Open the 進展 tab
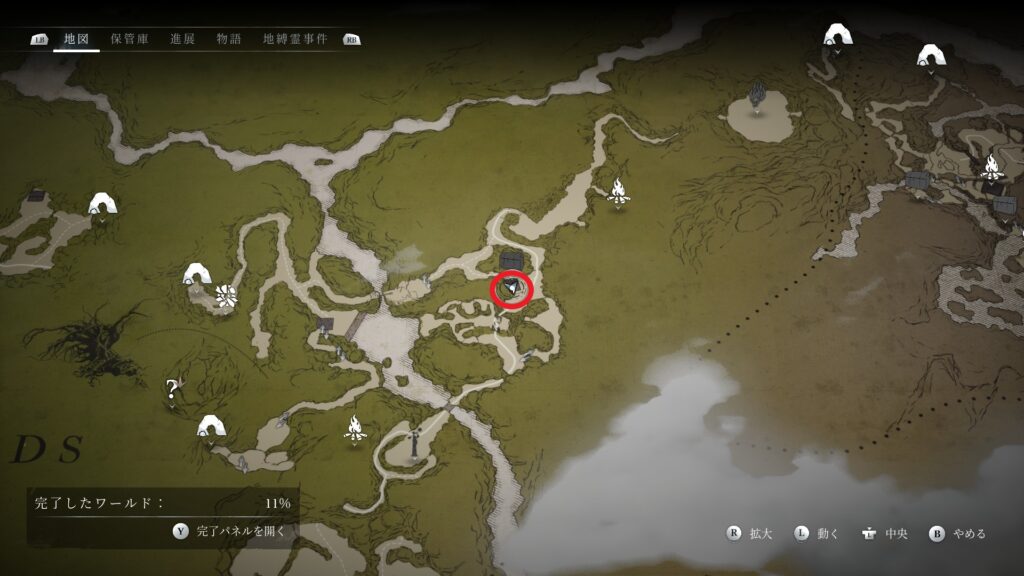The width and height of the screenshot is (1024, 576). tap(182, 39)
